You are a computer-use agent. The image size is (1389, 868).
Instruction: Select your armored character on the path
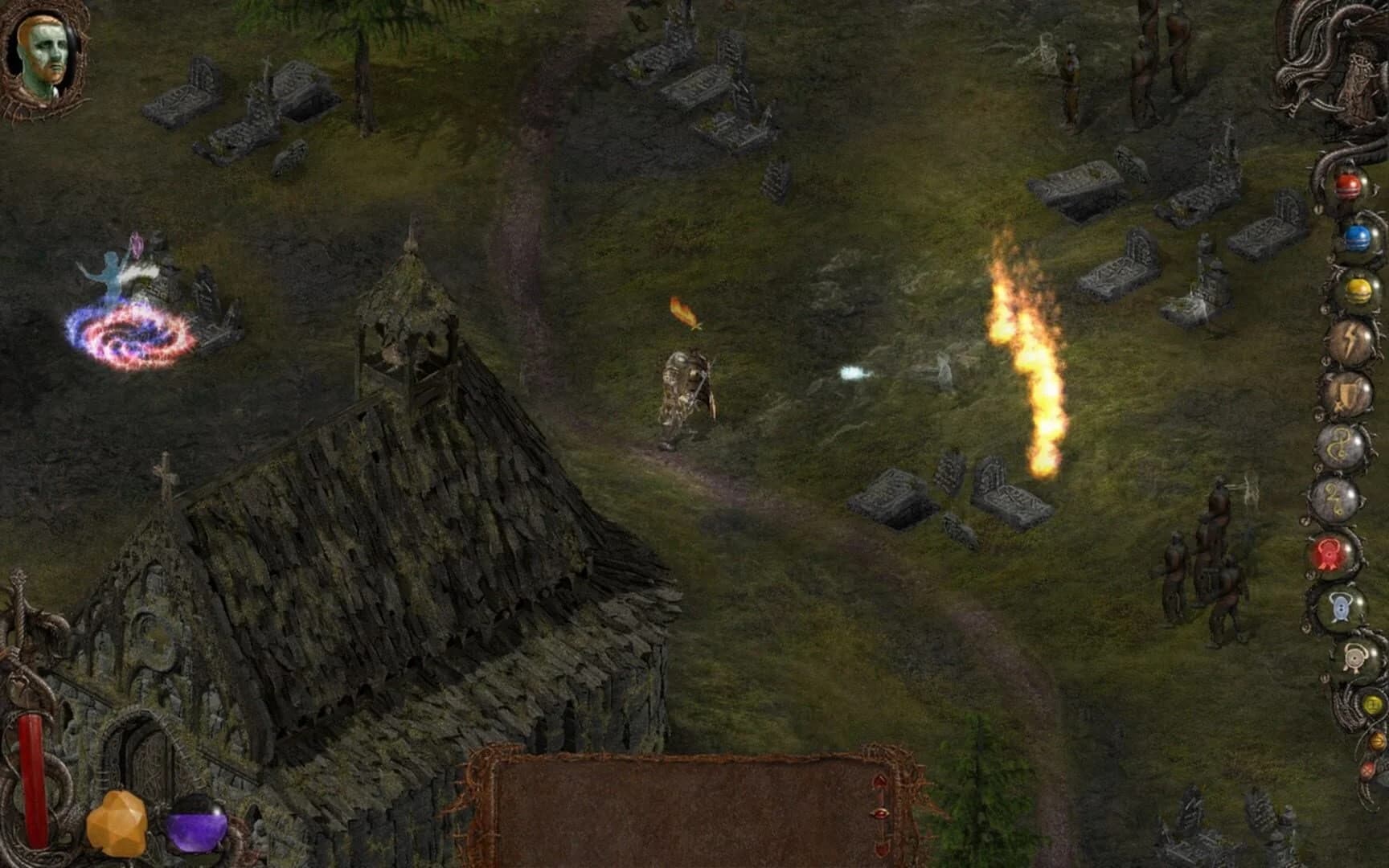pos(683,386)
